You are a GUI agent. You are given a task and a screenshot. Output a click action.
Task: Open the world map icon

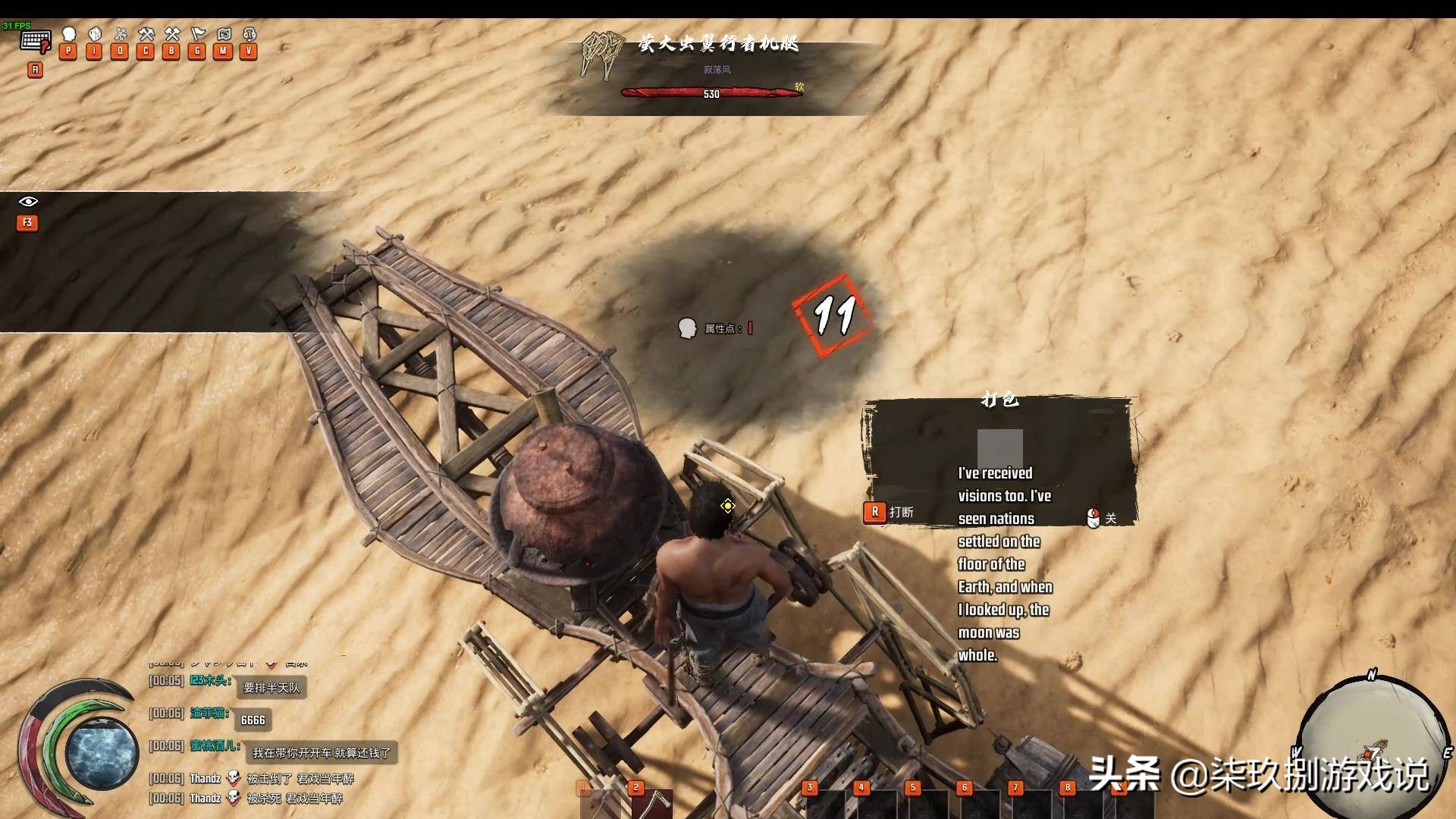tap(224, 35)
